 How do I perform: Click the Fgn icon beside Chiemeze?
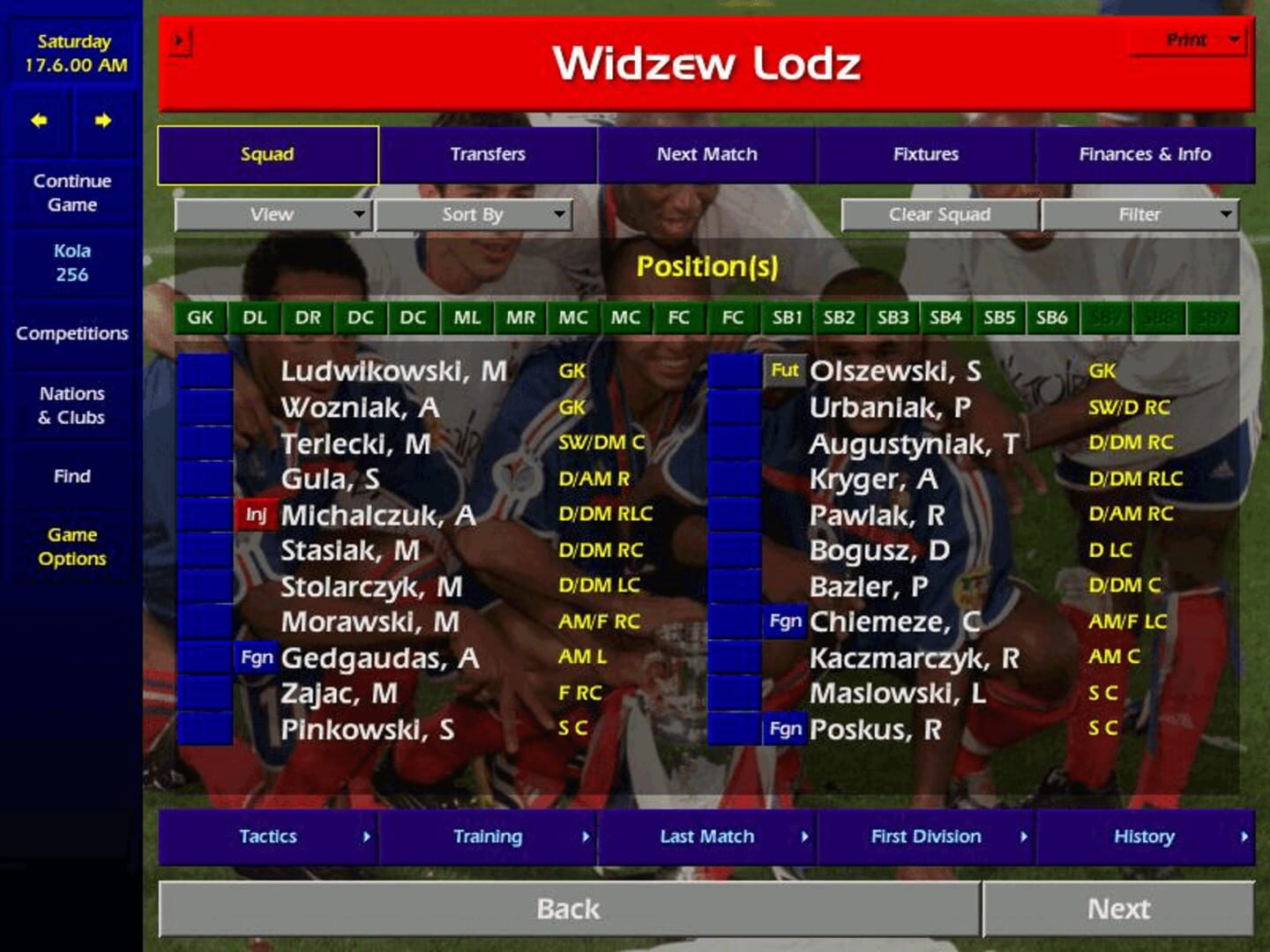click(x=785, y=621)
